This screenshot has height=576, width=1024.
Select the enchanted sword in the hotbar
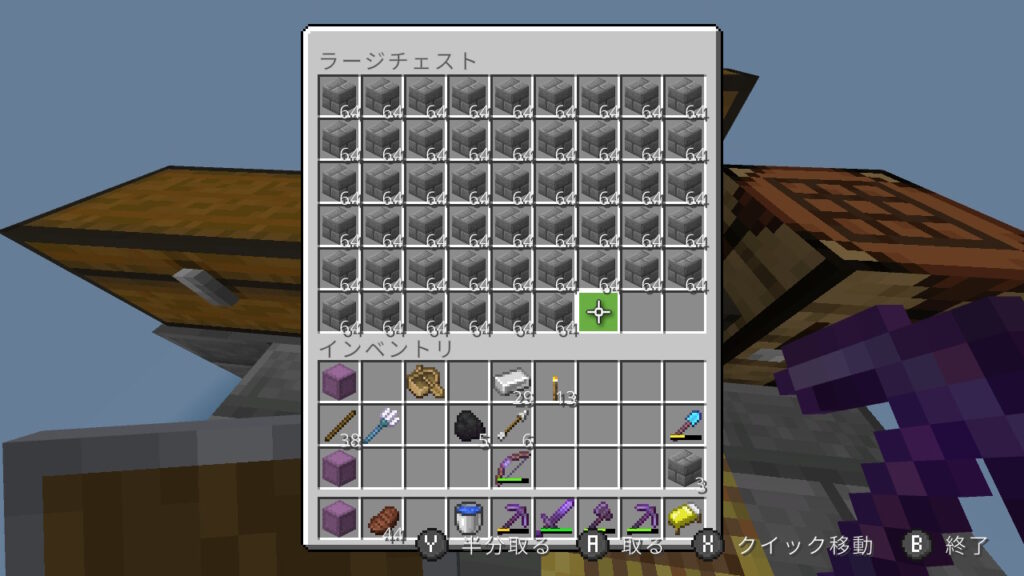pyautogui.click(x=555, y=518)
